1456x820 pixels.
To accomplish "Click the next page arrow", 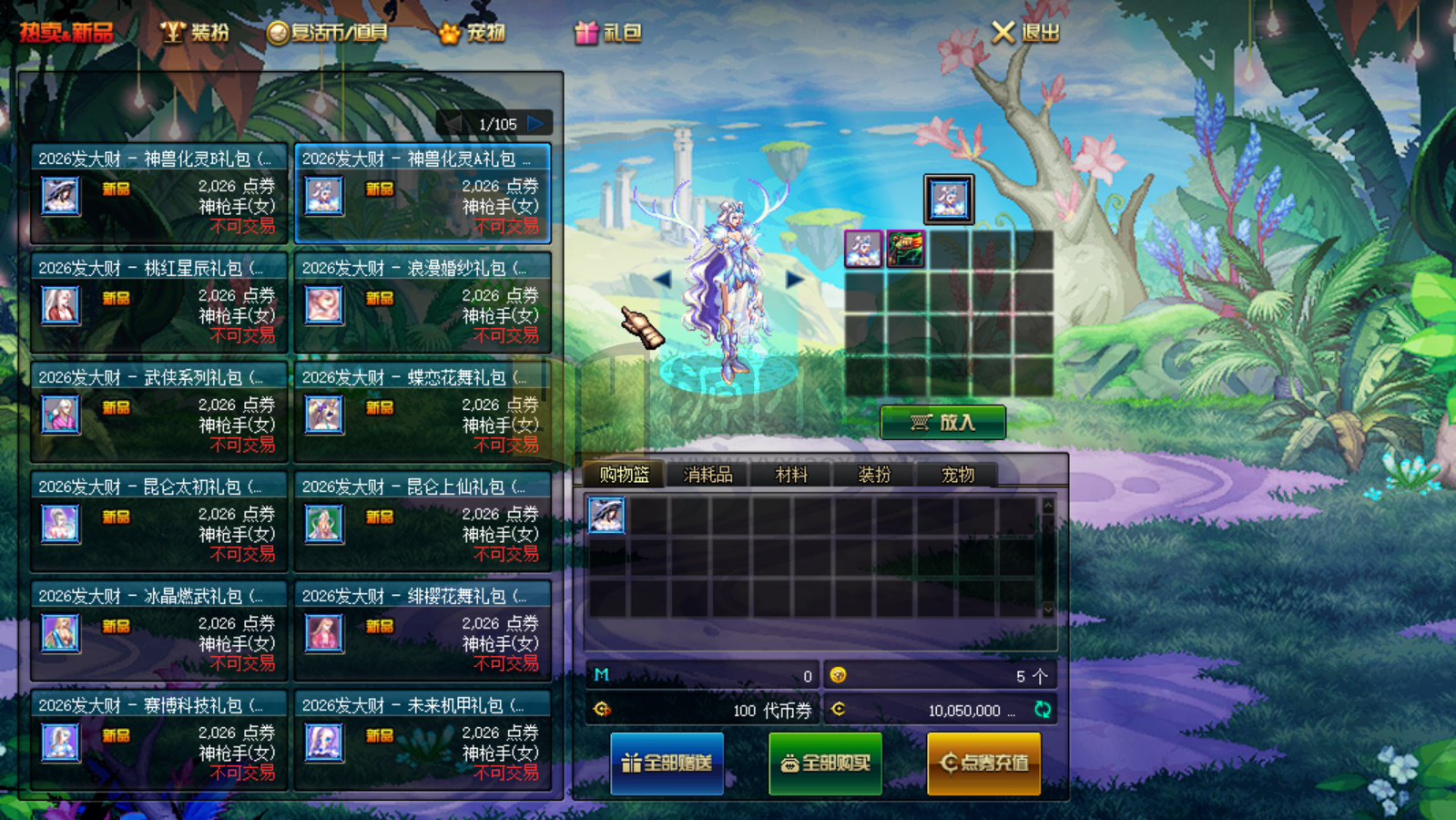I will coord(538,121).
